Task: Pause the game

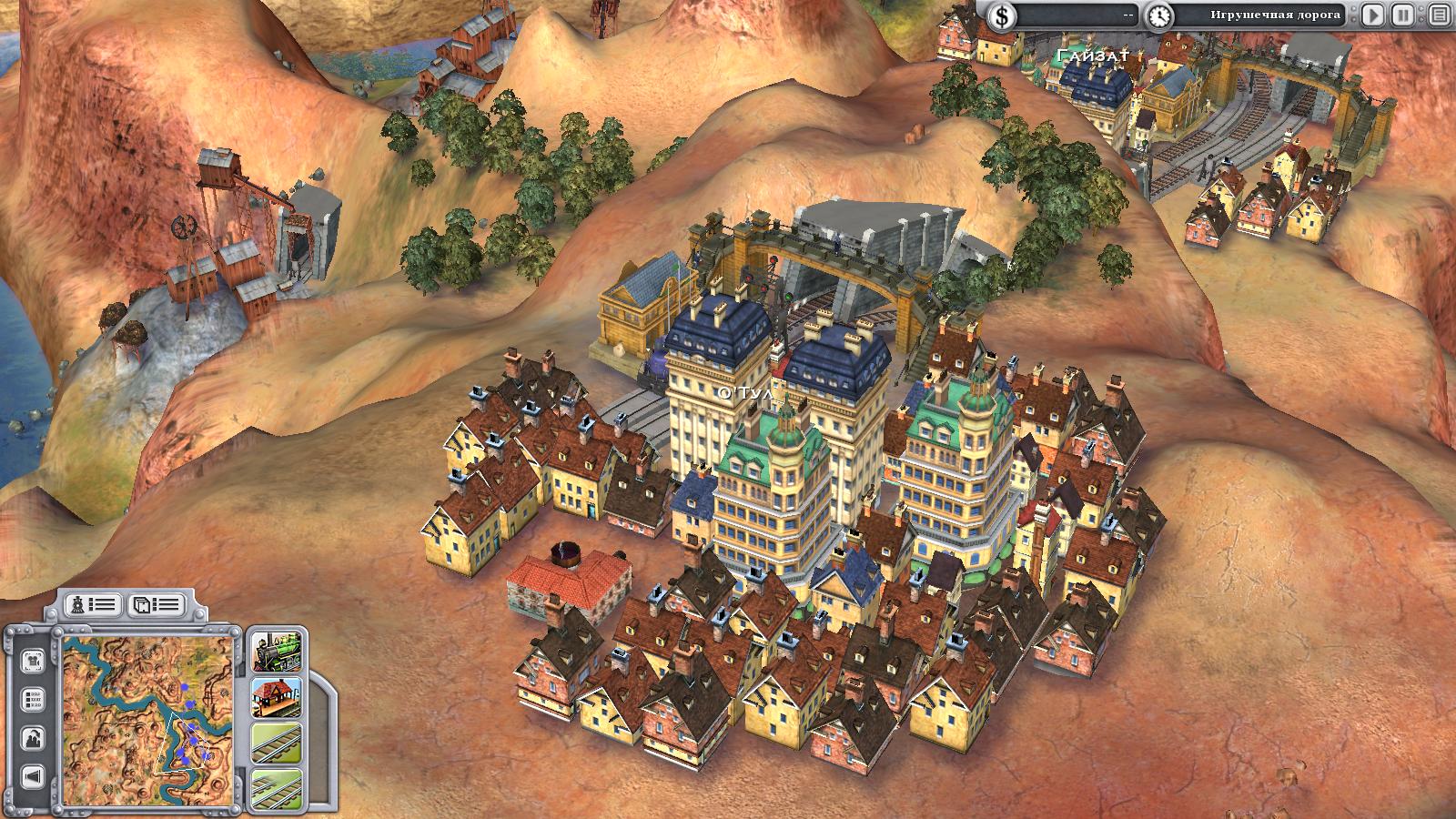Action: click(x=1404, y=15)
